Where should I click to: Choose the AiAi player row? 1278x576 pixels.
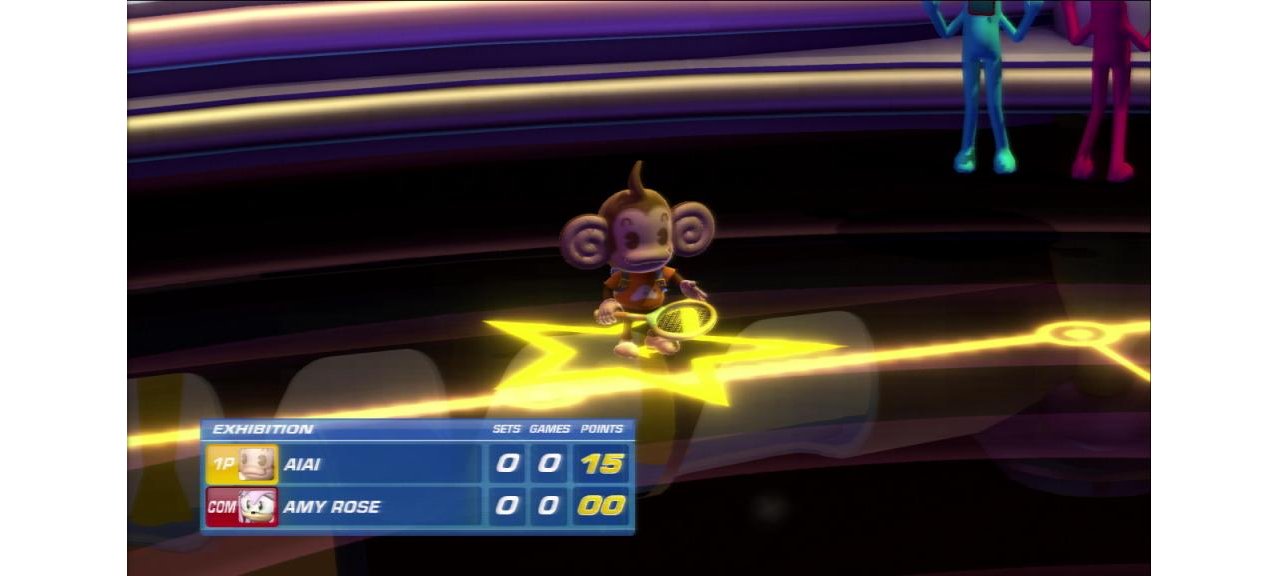click(380, 465)
